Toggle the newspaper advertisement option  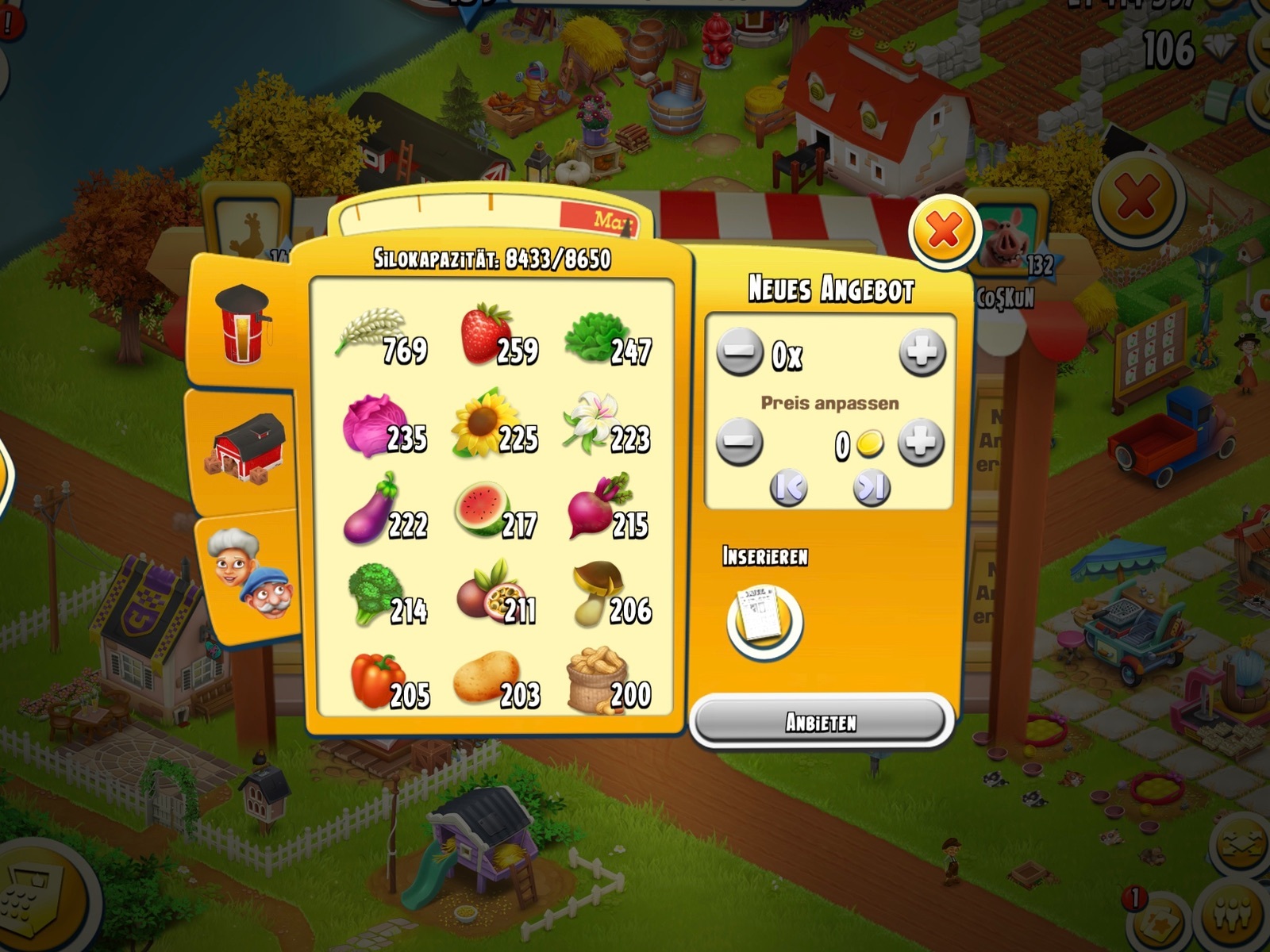764,620
